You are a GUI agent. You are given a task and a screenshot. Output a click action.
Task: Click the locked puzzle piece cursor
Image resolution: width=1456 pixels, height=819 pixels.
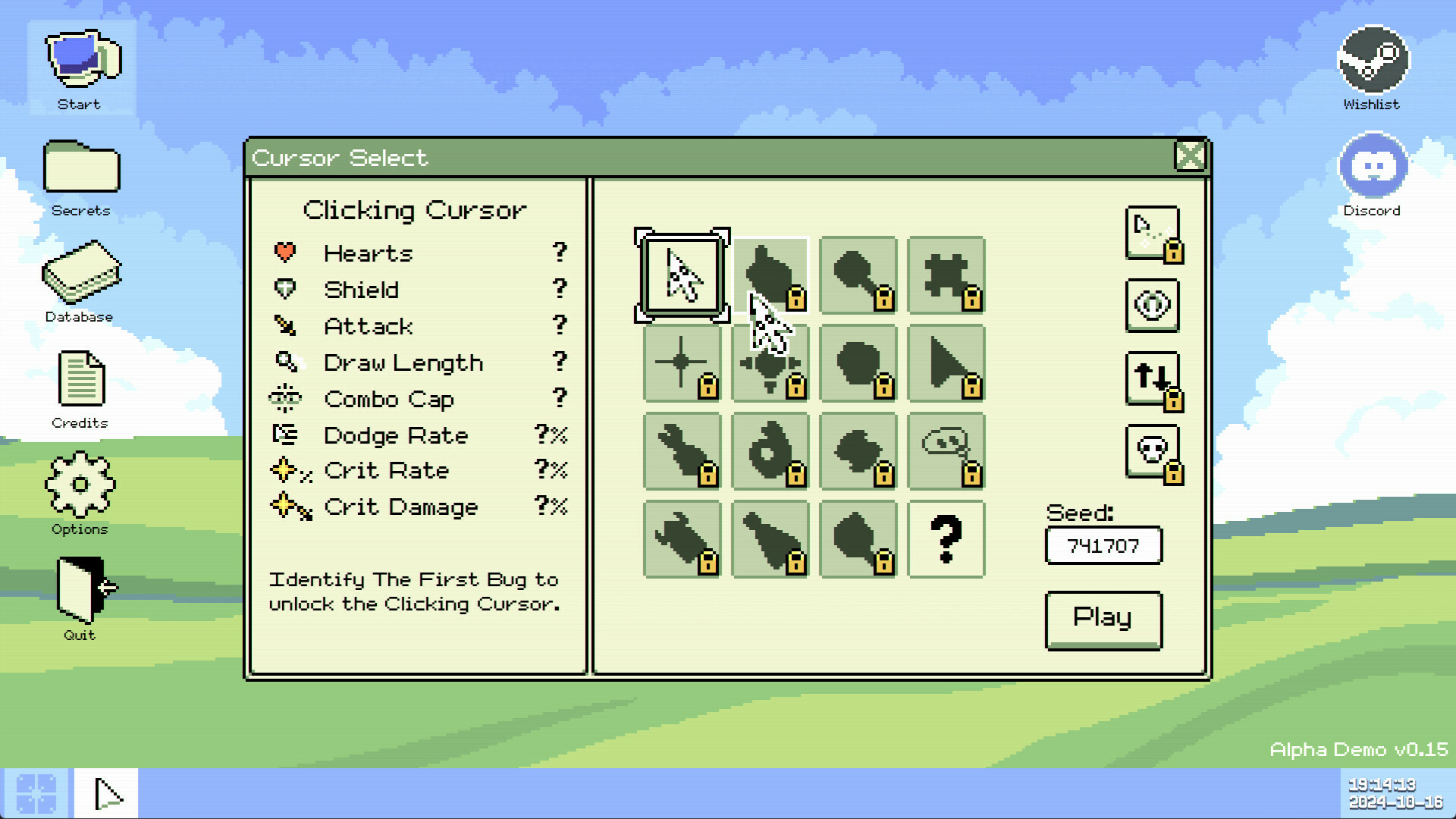946,275
